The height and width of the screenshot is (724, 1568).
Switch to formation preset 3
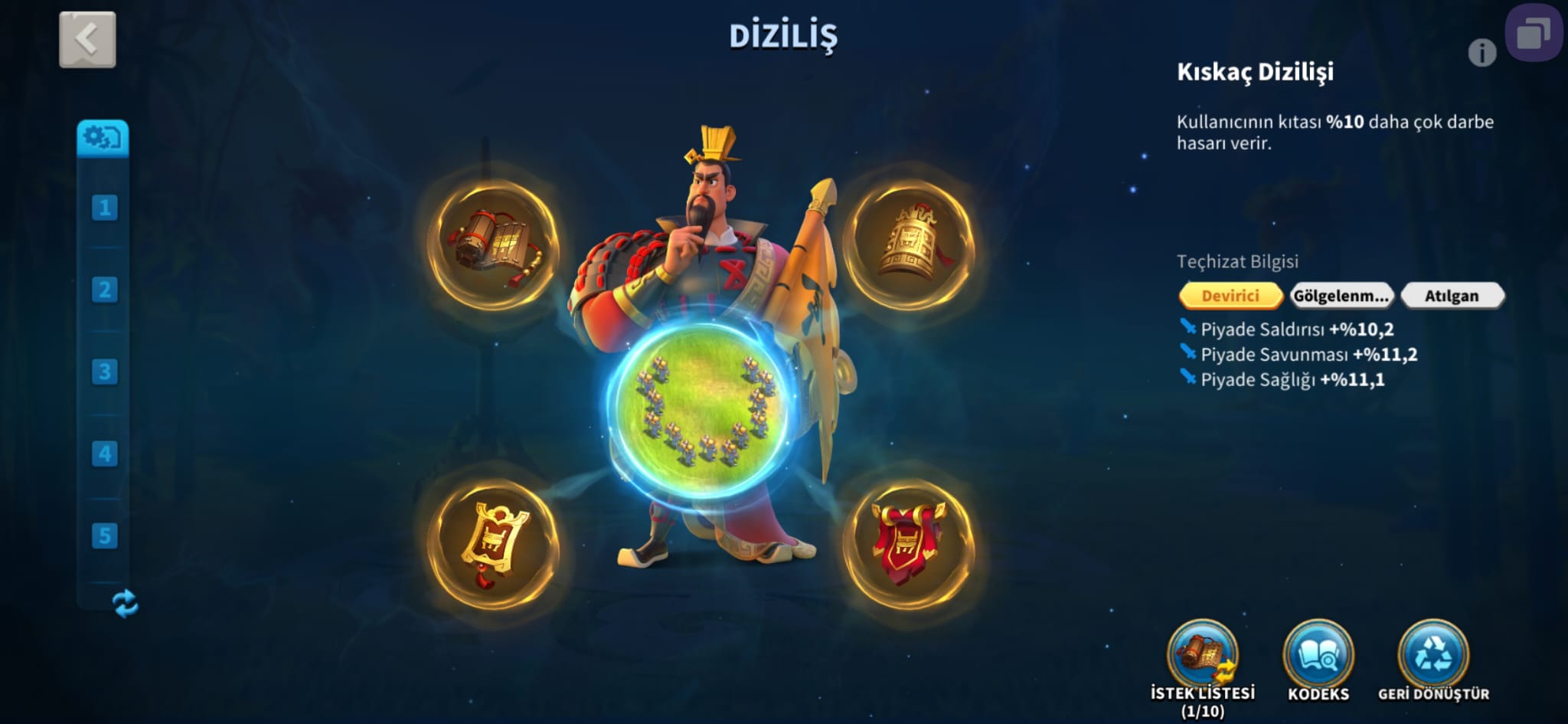coord(104,372)
